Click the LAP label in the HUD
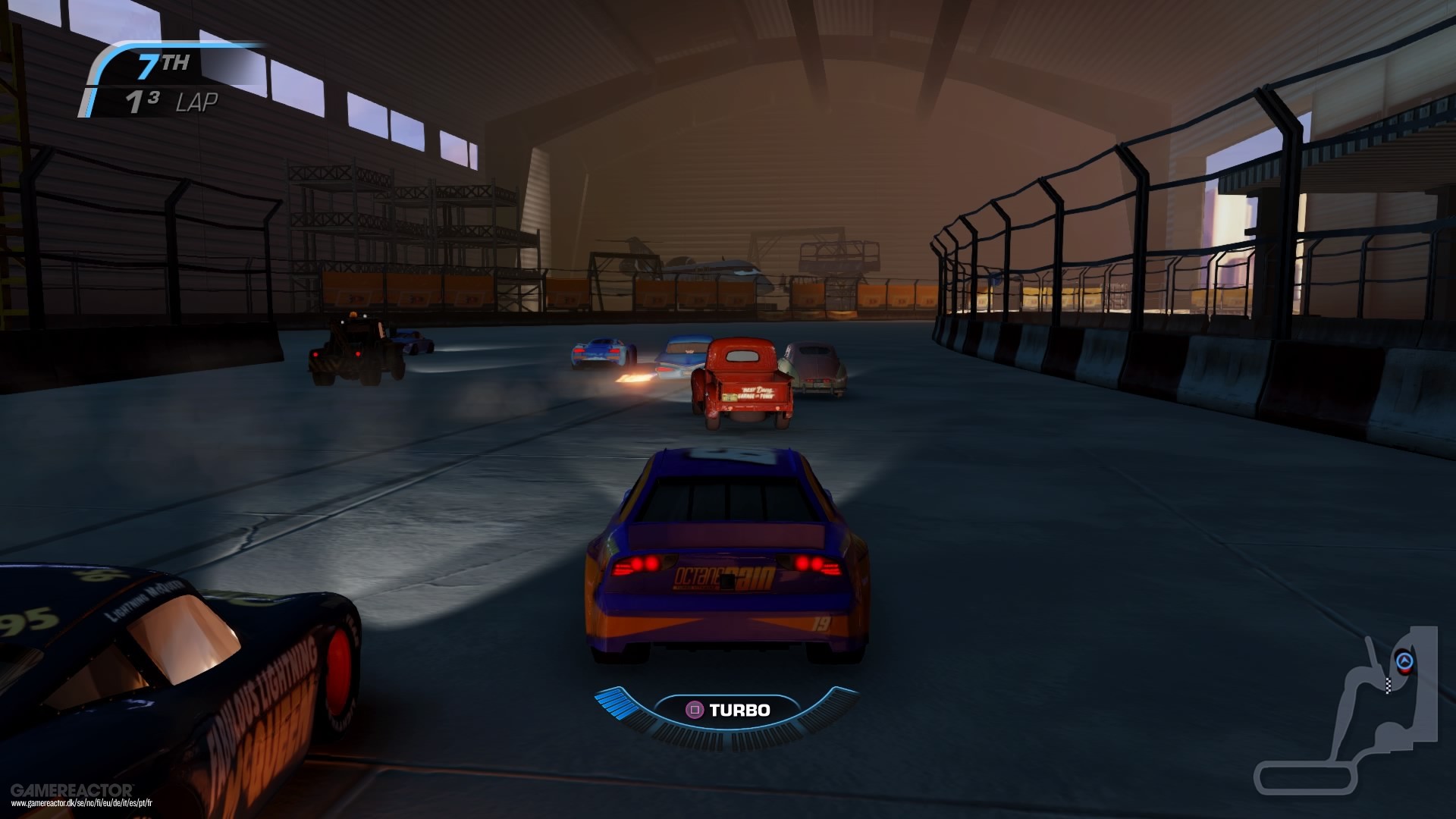Image resolution: width=1456 pixels, height=819 pixels. click(199, 101)
